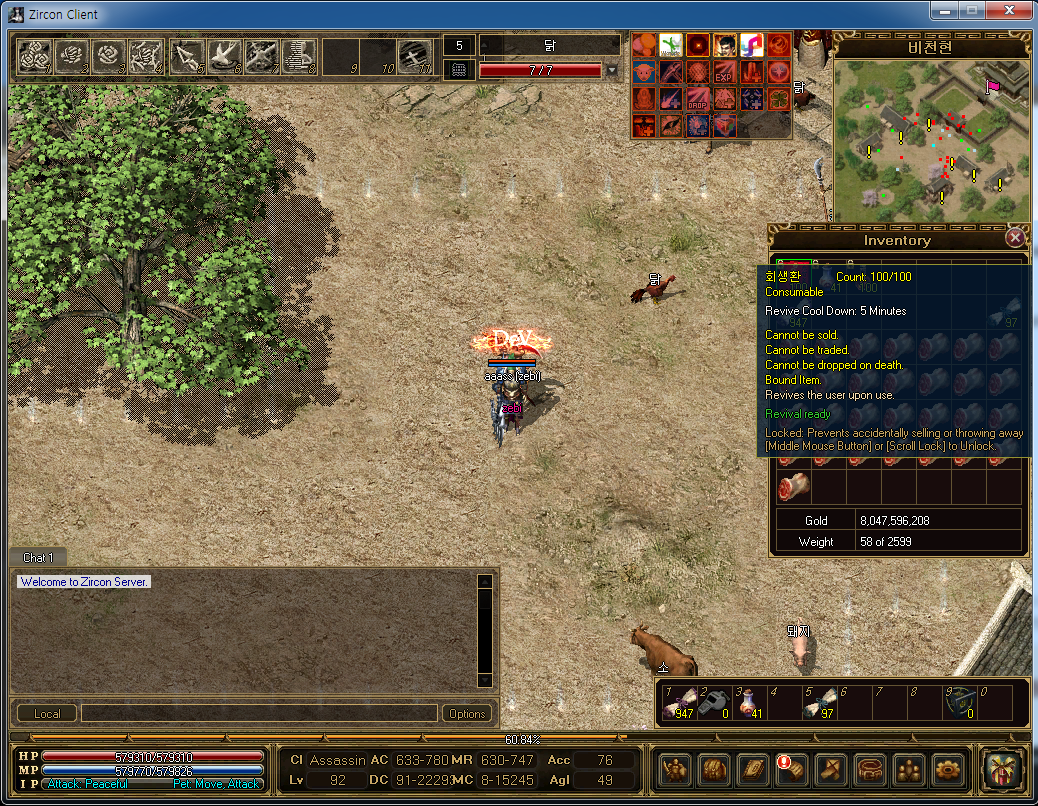
Task: Use the purple-ribbon scroll in belt slot 1
Action: pyautogui.click(x=681, y=704)
